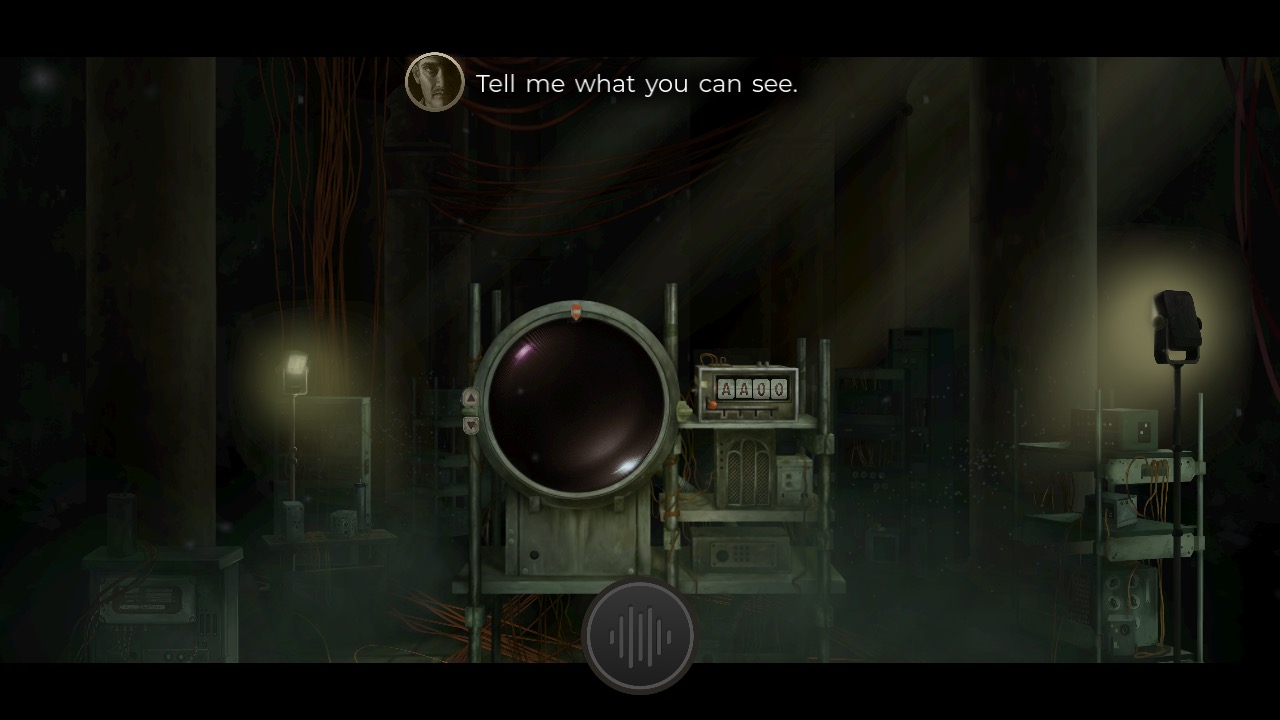Advance the third wheel showing 0

[x=762, y=389]
